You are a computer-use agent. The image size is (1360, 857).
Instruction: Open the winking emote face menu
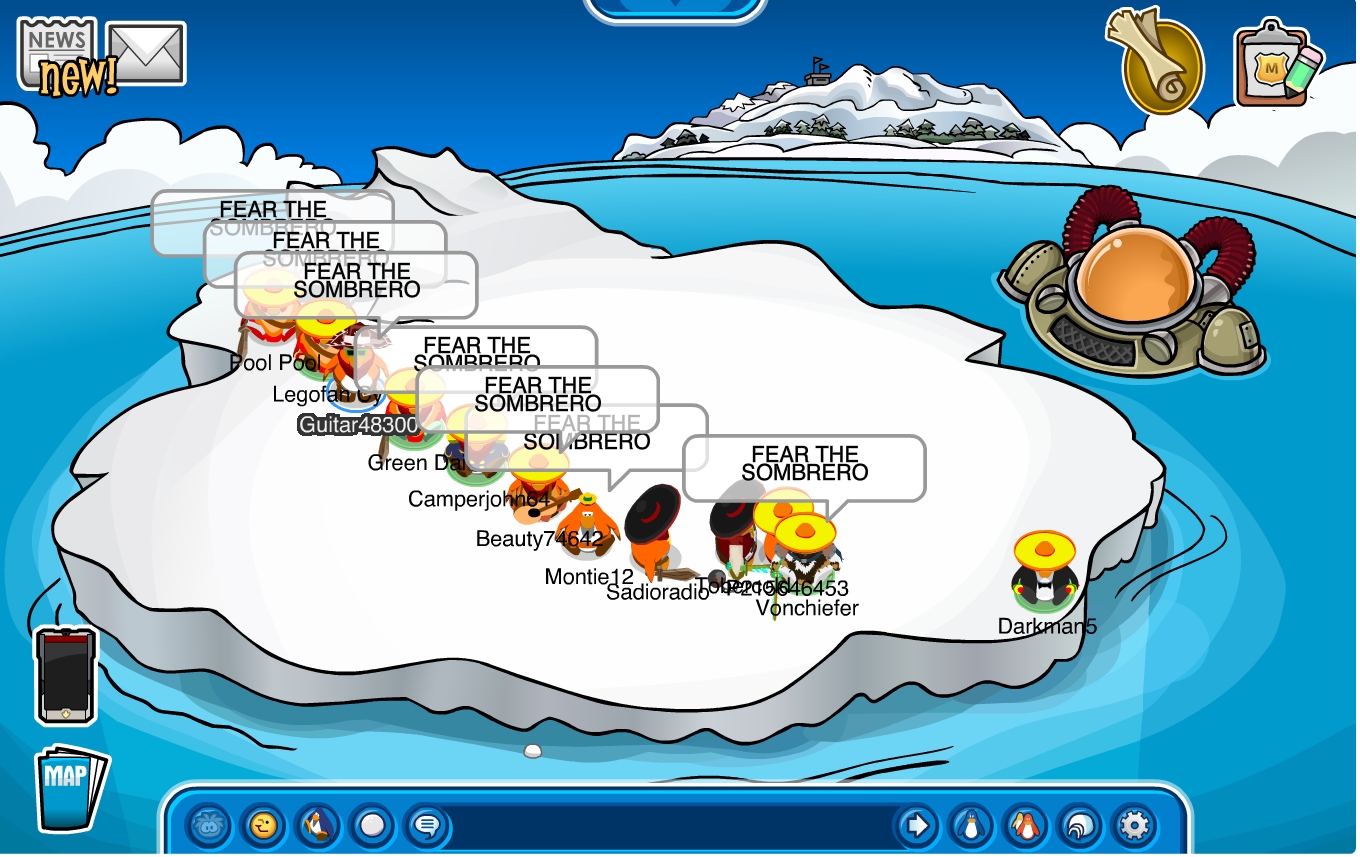[264, 826]
